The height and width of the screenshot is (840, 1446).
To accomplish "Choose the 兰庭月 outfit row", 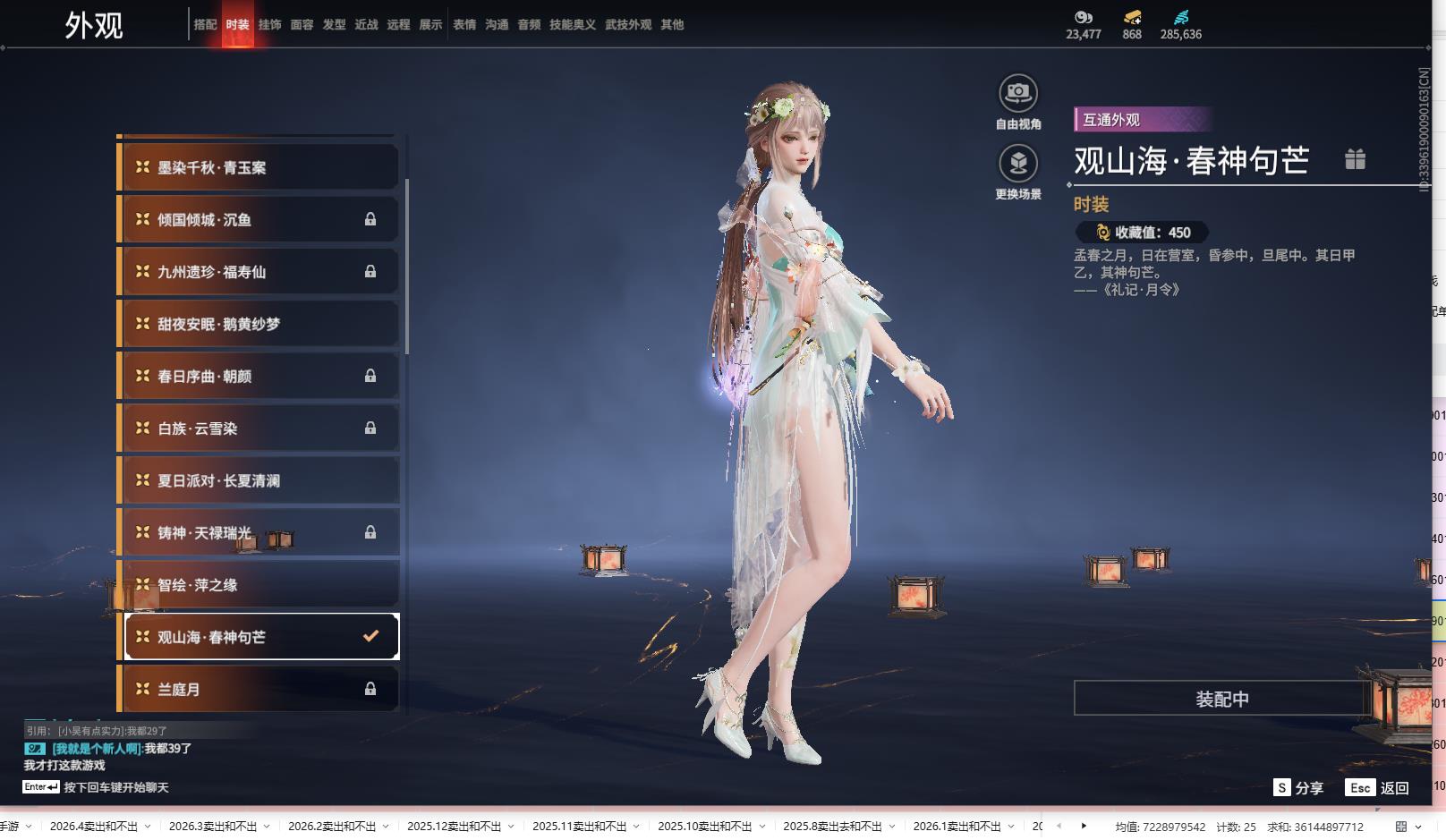I will (x=258, y=689).
